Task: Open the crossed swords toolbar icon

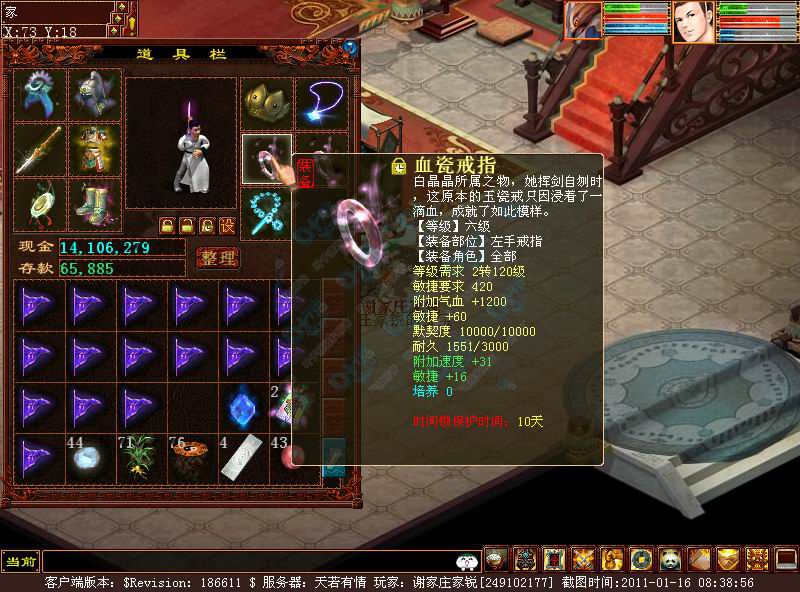Action: coord(583,558)
